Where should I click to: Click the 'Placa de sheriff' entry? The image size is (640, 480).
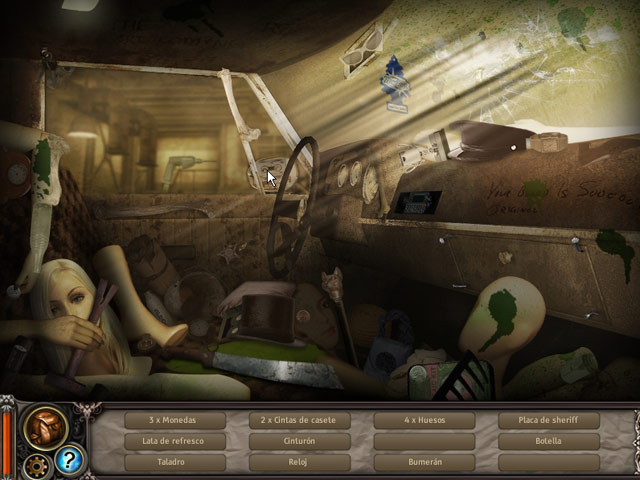pyautogui.click(x=549, y=420)
